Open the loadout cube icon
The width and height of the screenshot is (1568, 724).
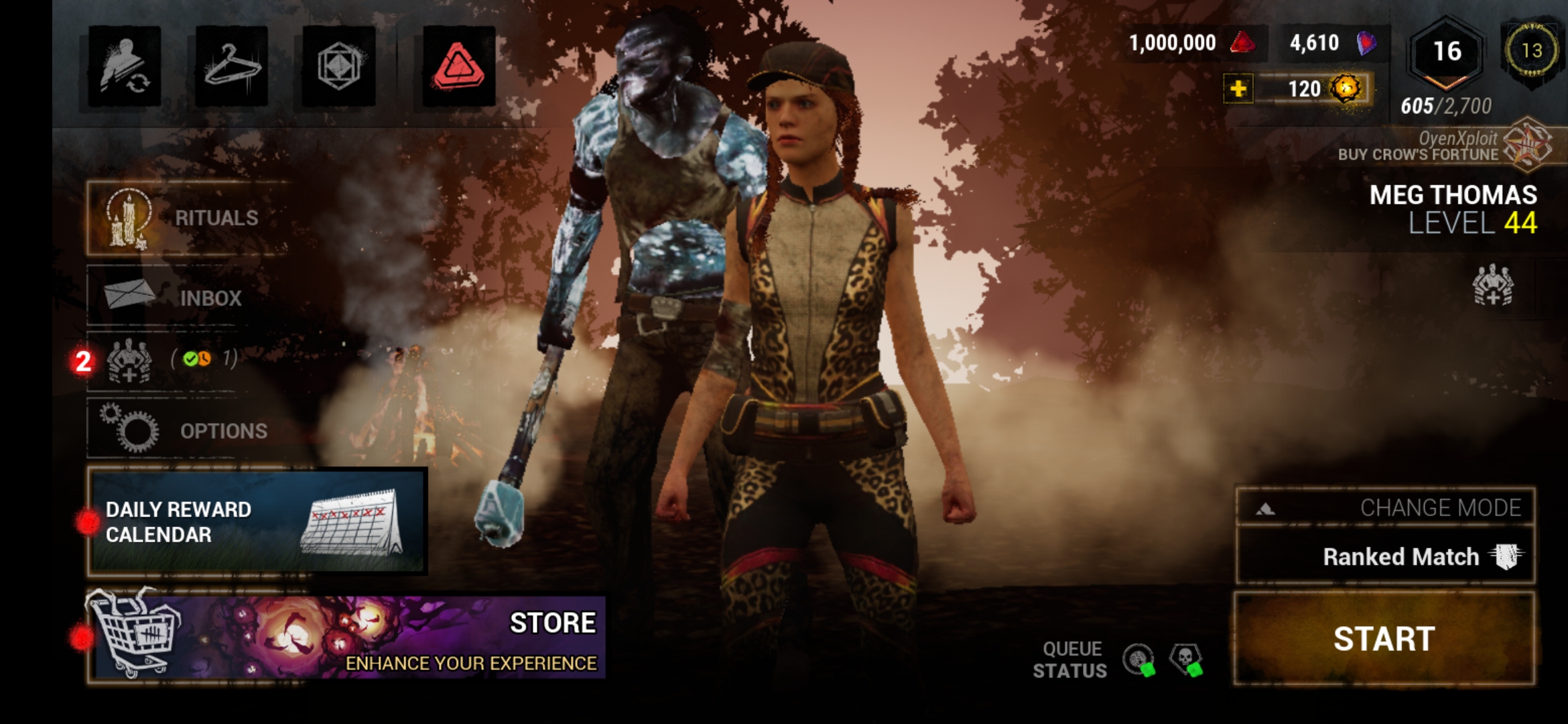[338, 66]
